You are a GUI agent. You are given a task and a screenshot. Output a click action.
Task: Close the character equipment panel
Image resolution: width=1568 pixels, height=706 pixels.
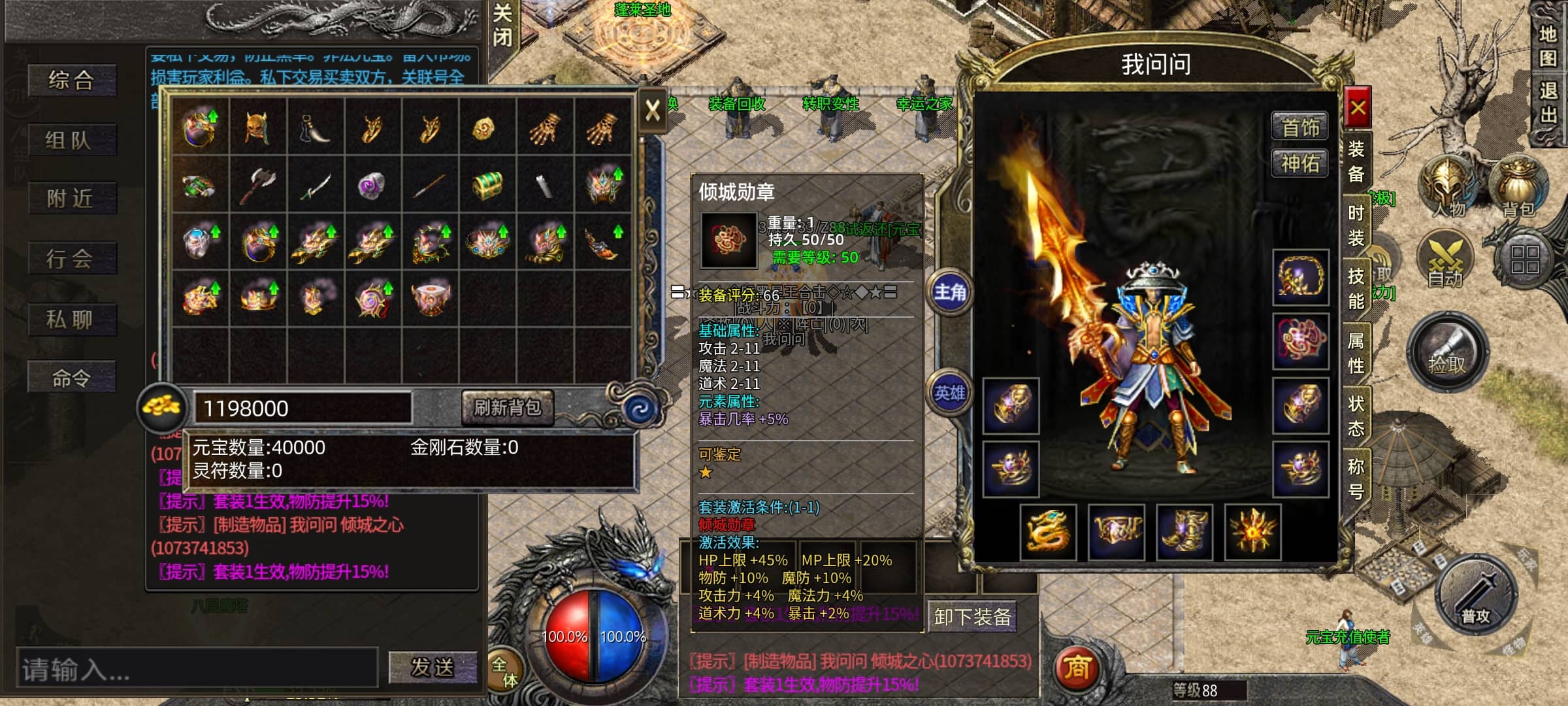(x=1358, y=108)
